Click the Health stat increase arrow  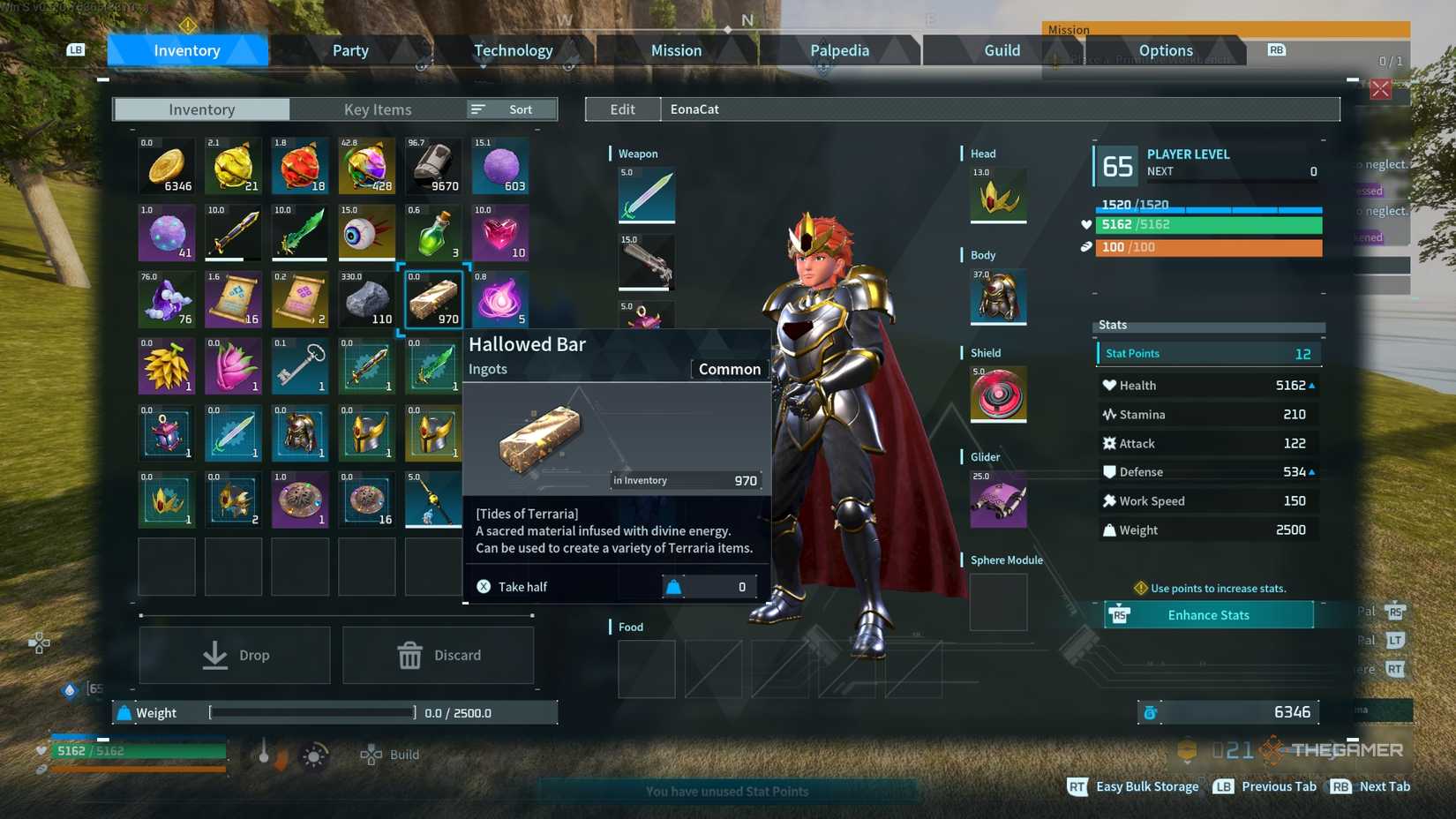point(1311,385)
